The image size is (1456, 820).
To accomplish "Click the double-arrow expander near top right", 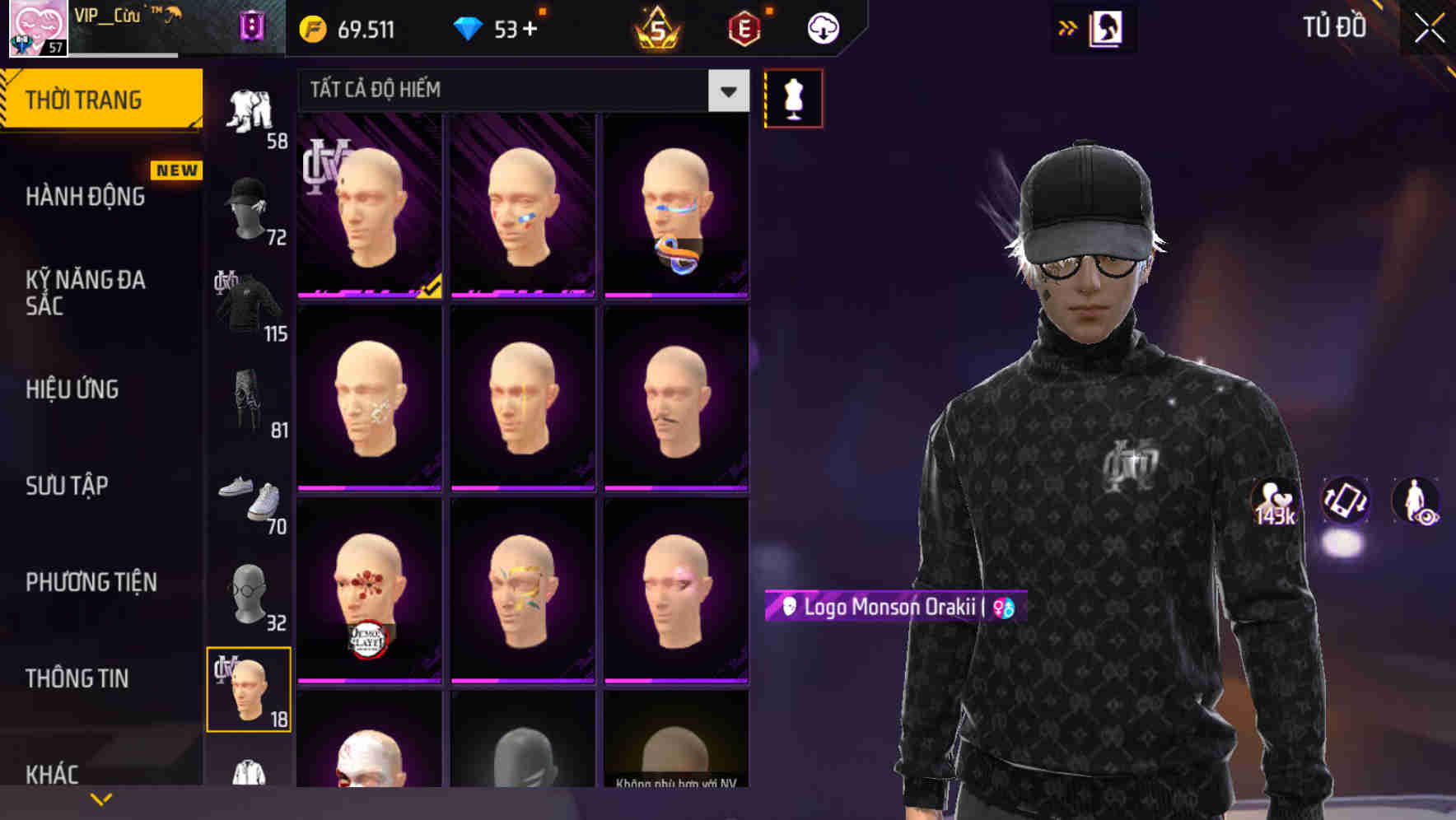I will coord(1068,27).
